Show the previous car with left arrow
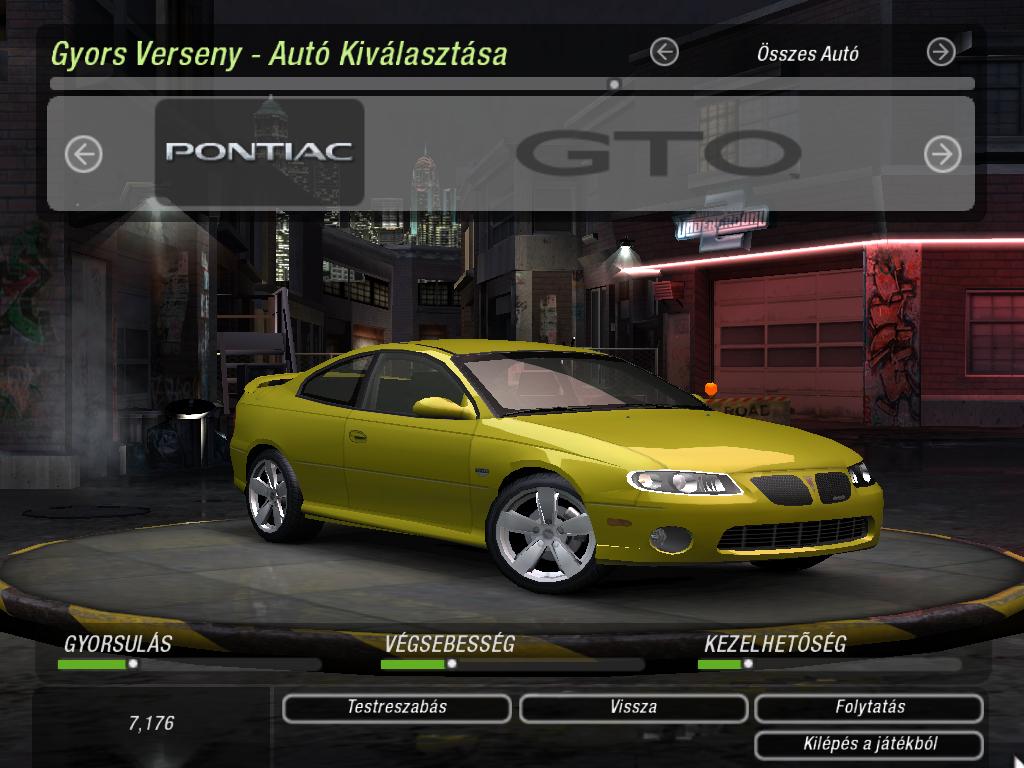 [x=84, y=154]
